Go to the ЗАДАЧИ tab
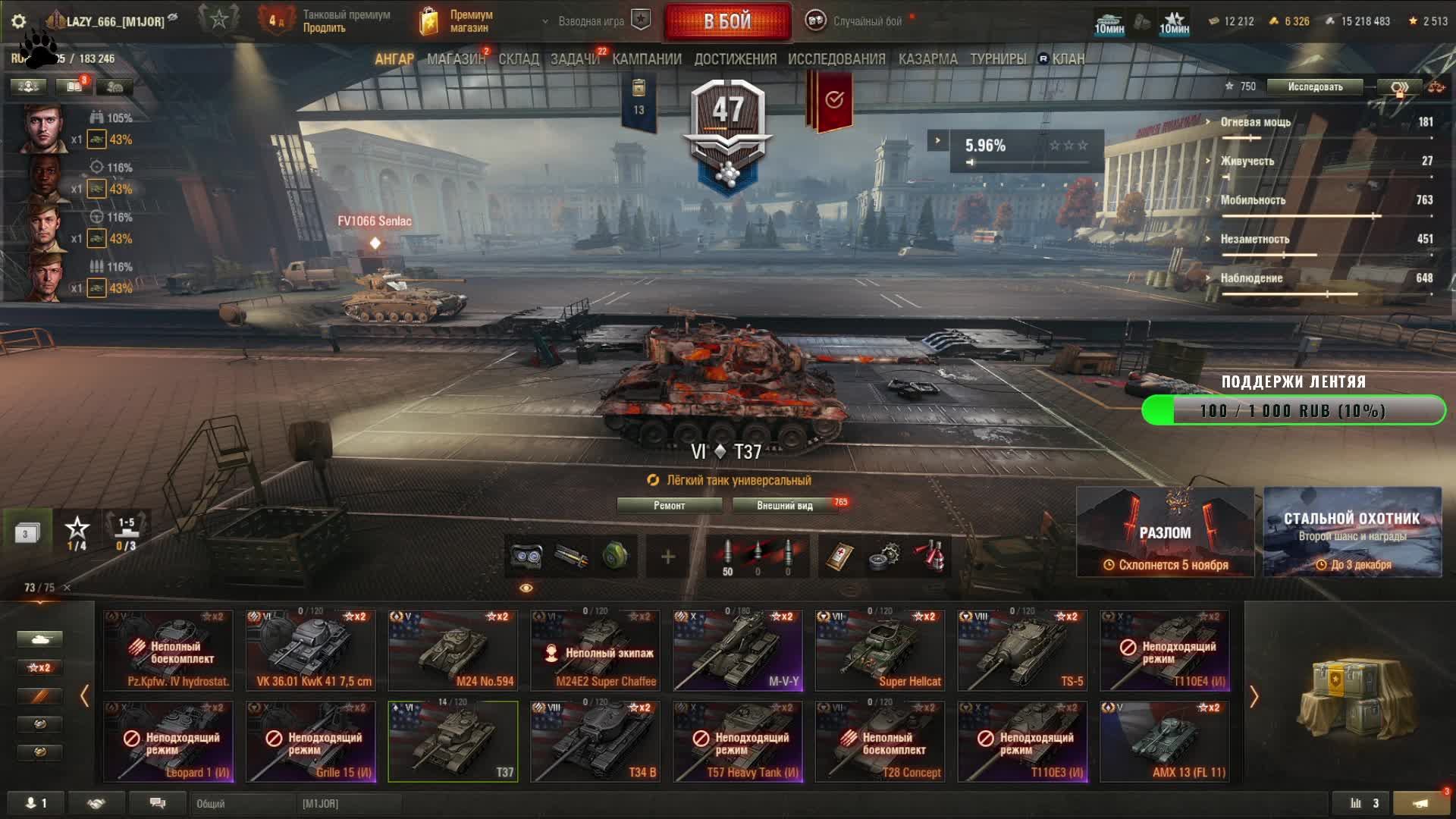 (x=574, y=59)
